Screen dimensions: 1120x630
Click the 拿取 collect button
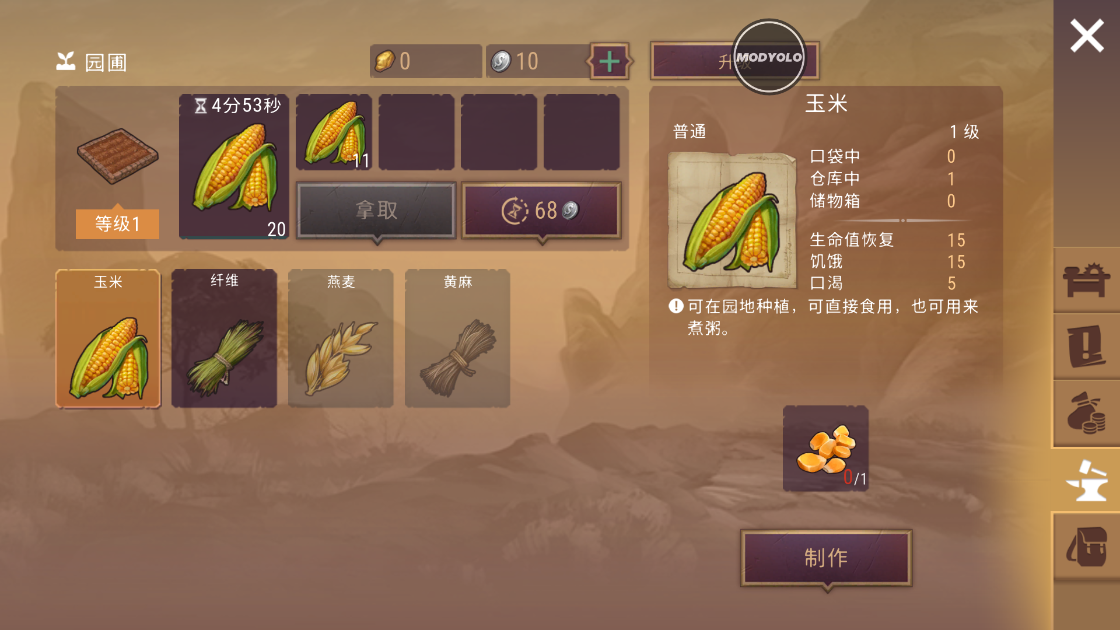pos(376,210)
